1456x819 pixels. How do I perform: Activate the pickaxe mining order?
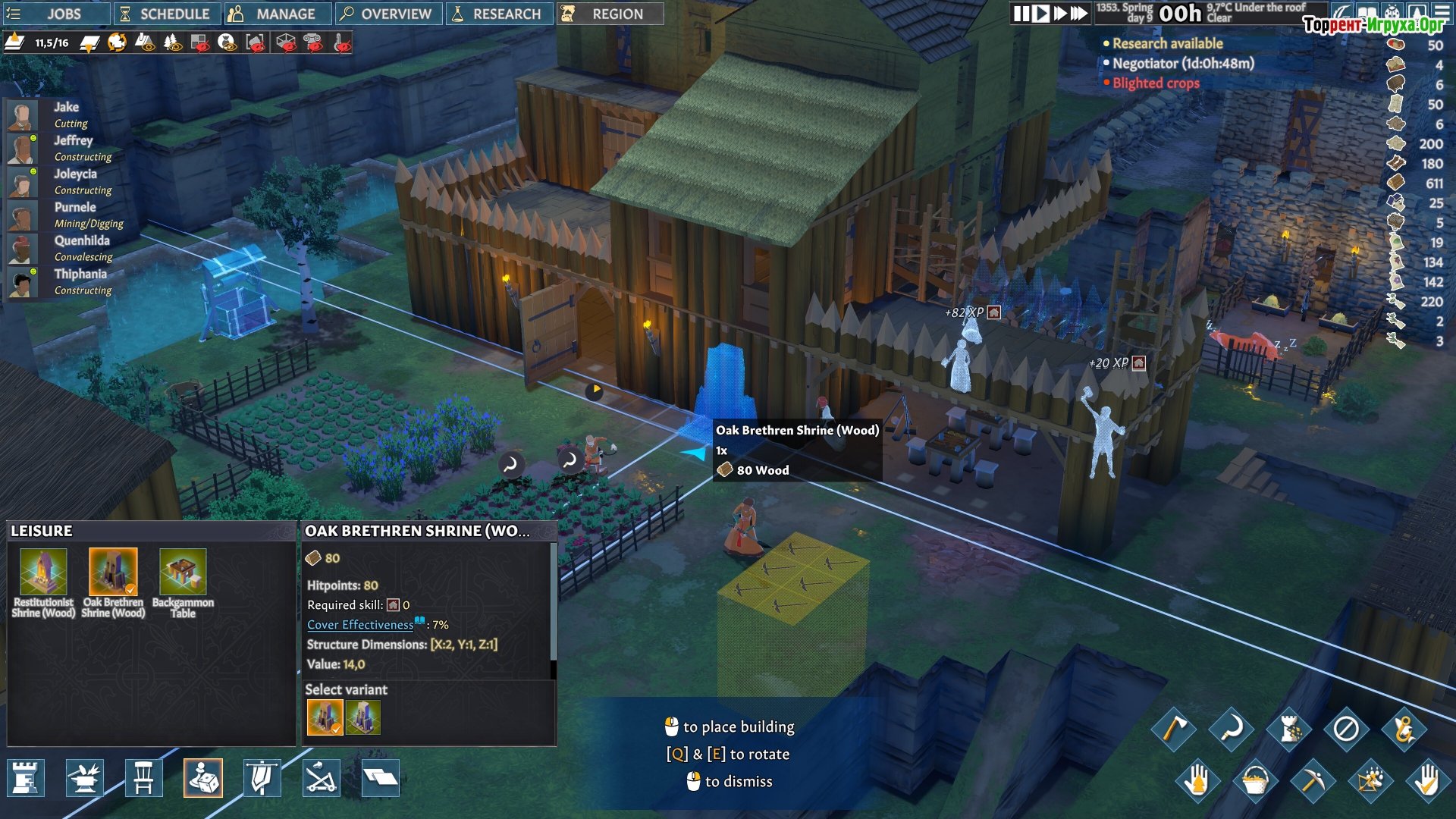click(1313, 780)
